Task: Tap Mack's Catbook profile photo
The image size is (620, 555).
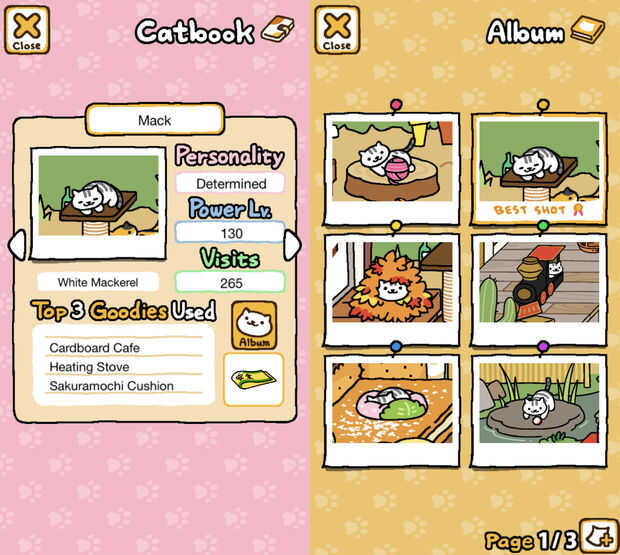Action: click(x=98, y=202)
